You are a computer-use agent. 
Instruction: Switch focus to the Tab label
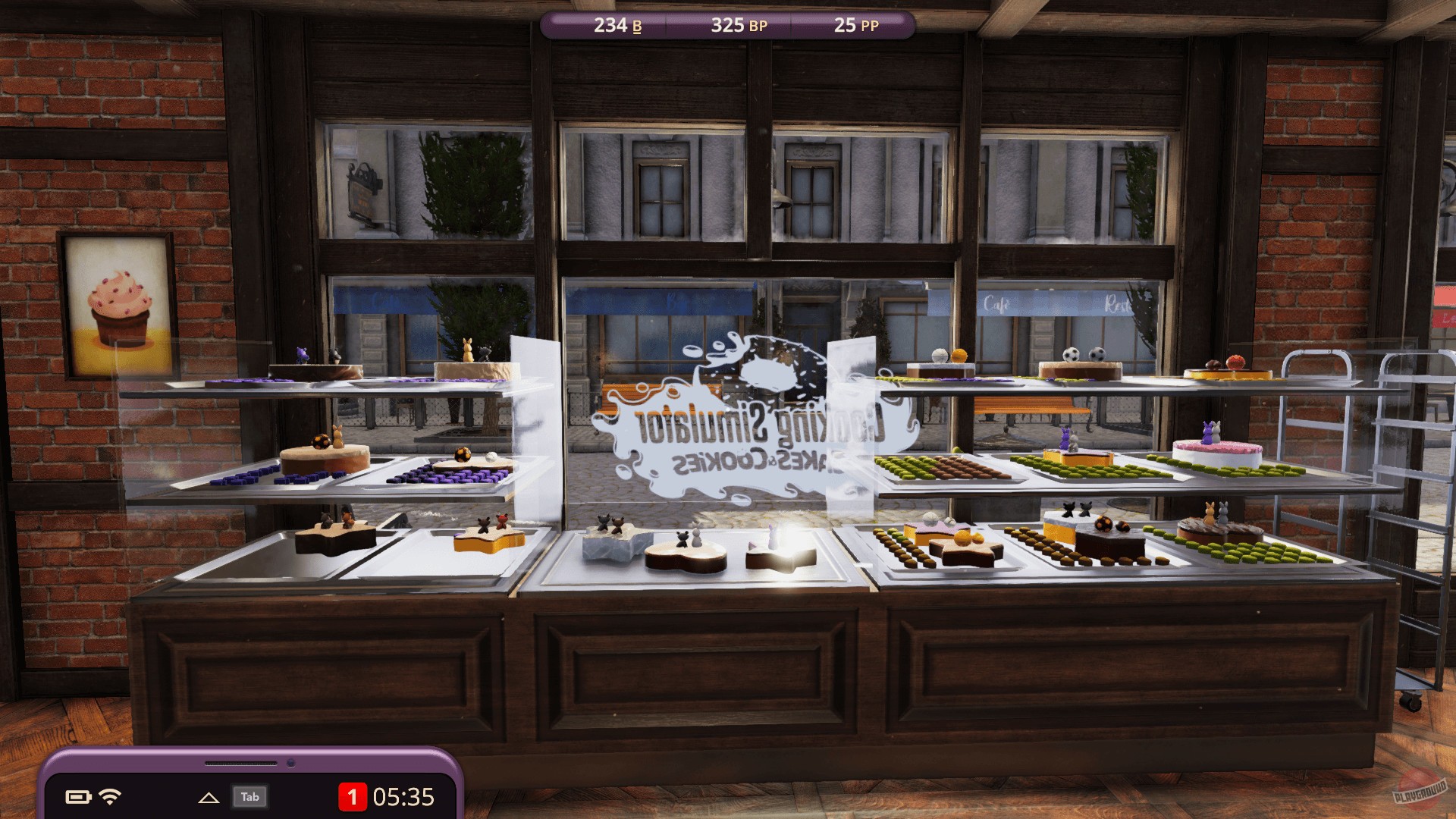pos(251,797)
